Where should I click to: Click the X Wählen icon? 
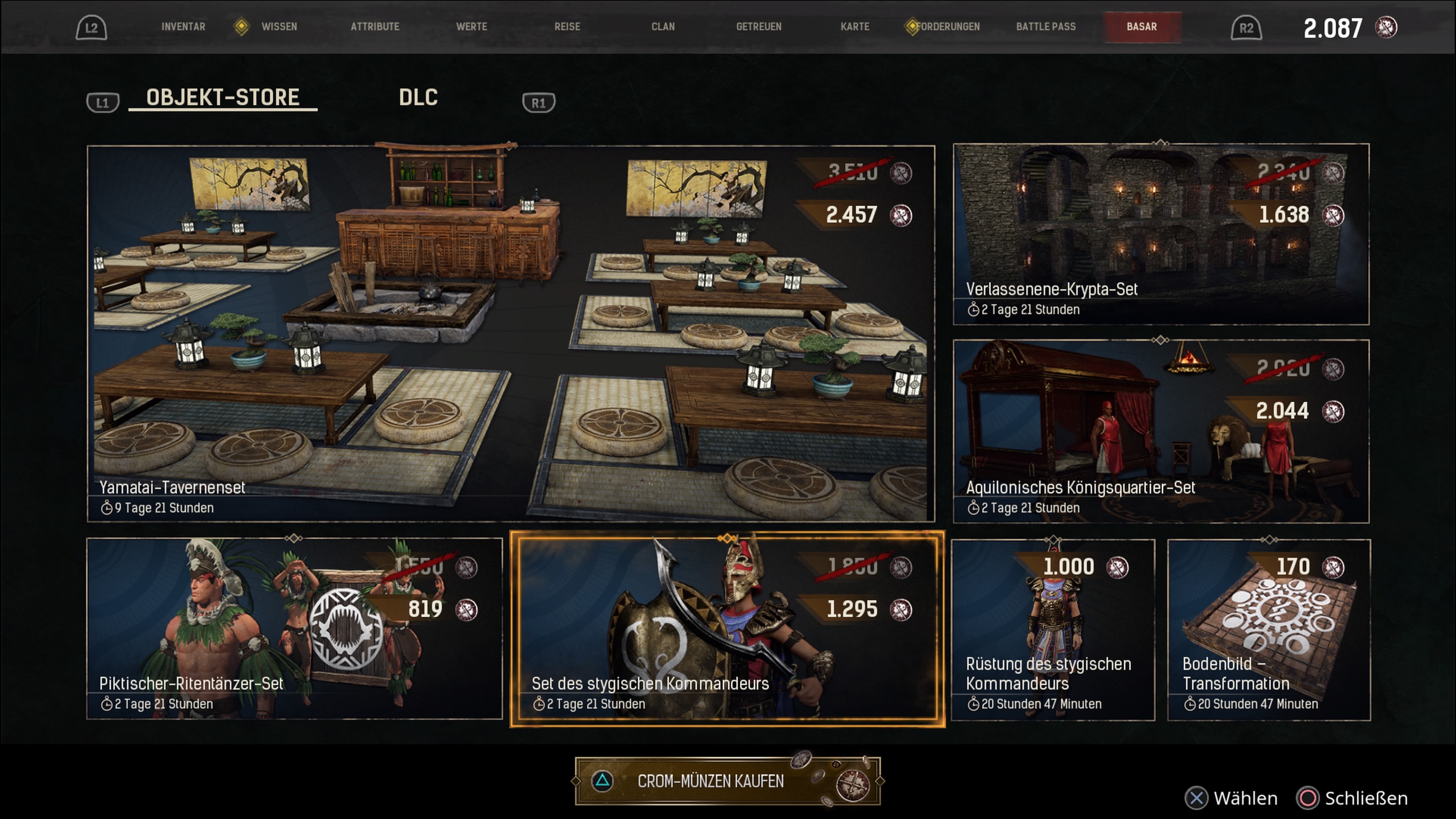pyautogui.click(x=1197, y=799)
